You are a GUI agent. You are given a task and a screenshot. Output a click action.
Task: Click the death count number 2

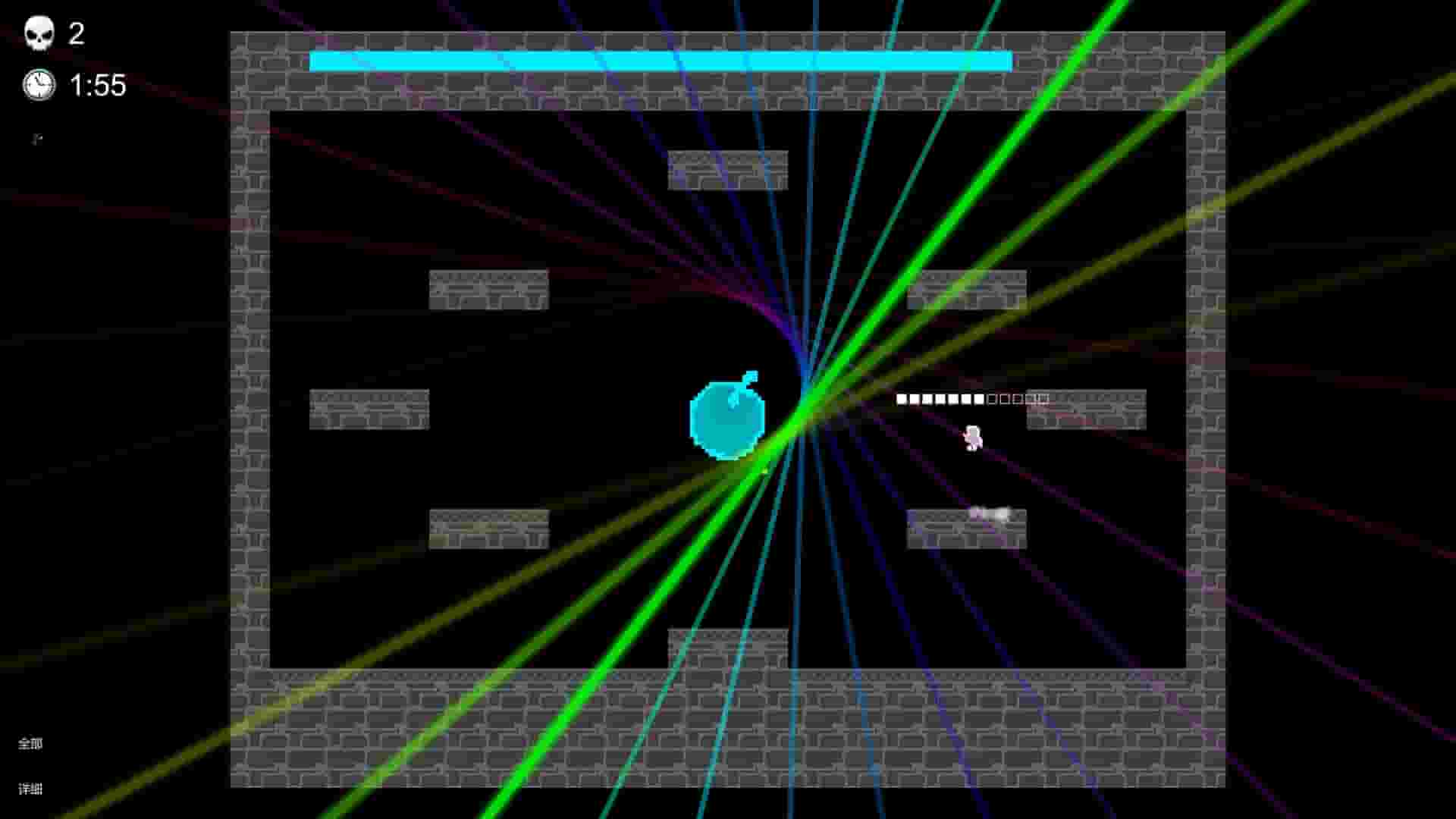coord(76,32)
